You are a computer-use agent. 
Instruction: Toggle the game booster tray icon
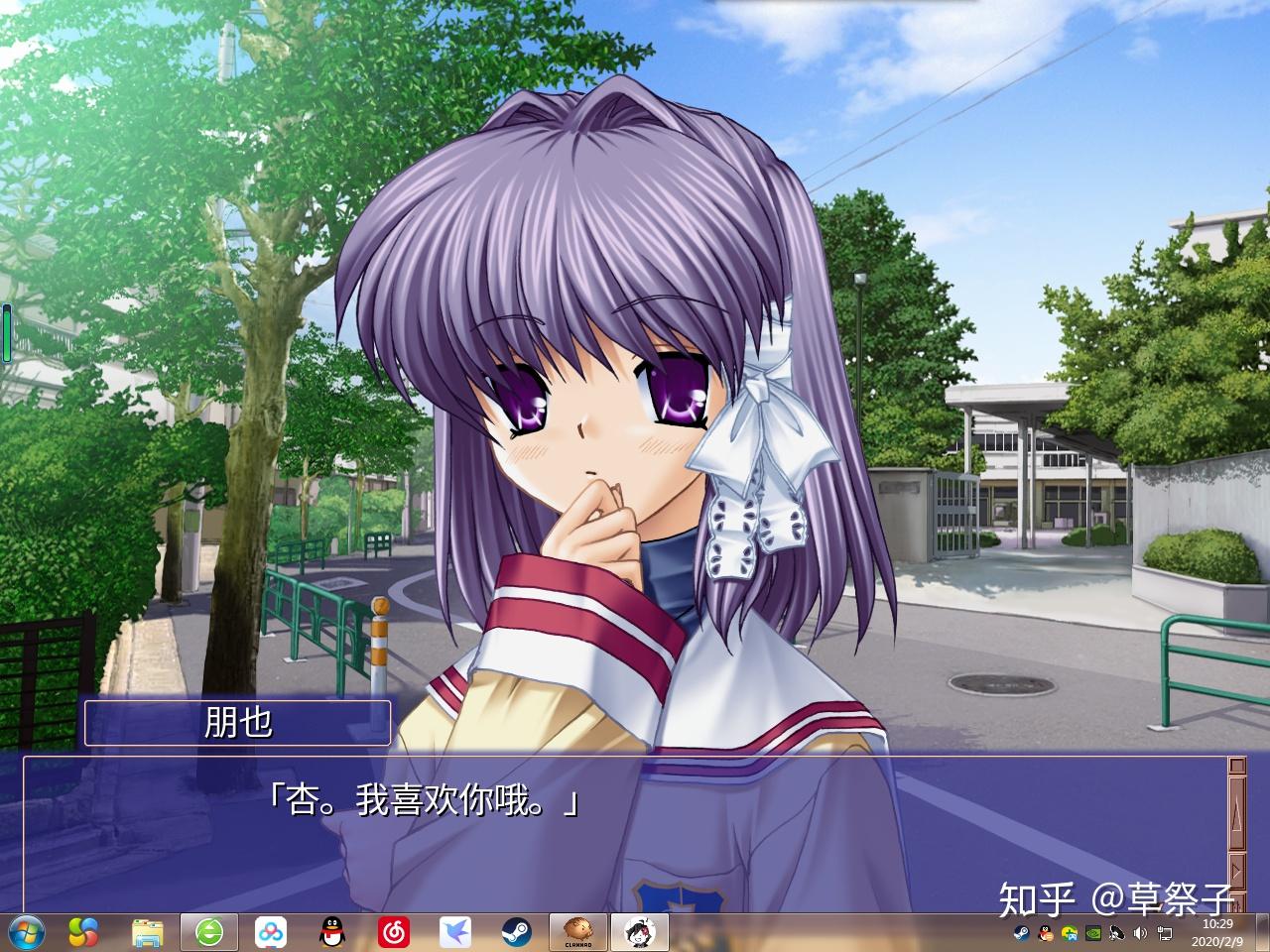pos(1070,932)
